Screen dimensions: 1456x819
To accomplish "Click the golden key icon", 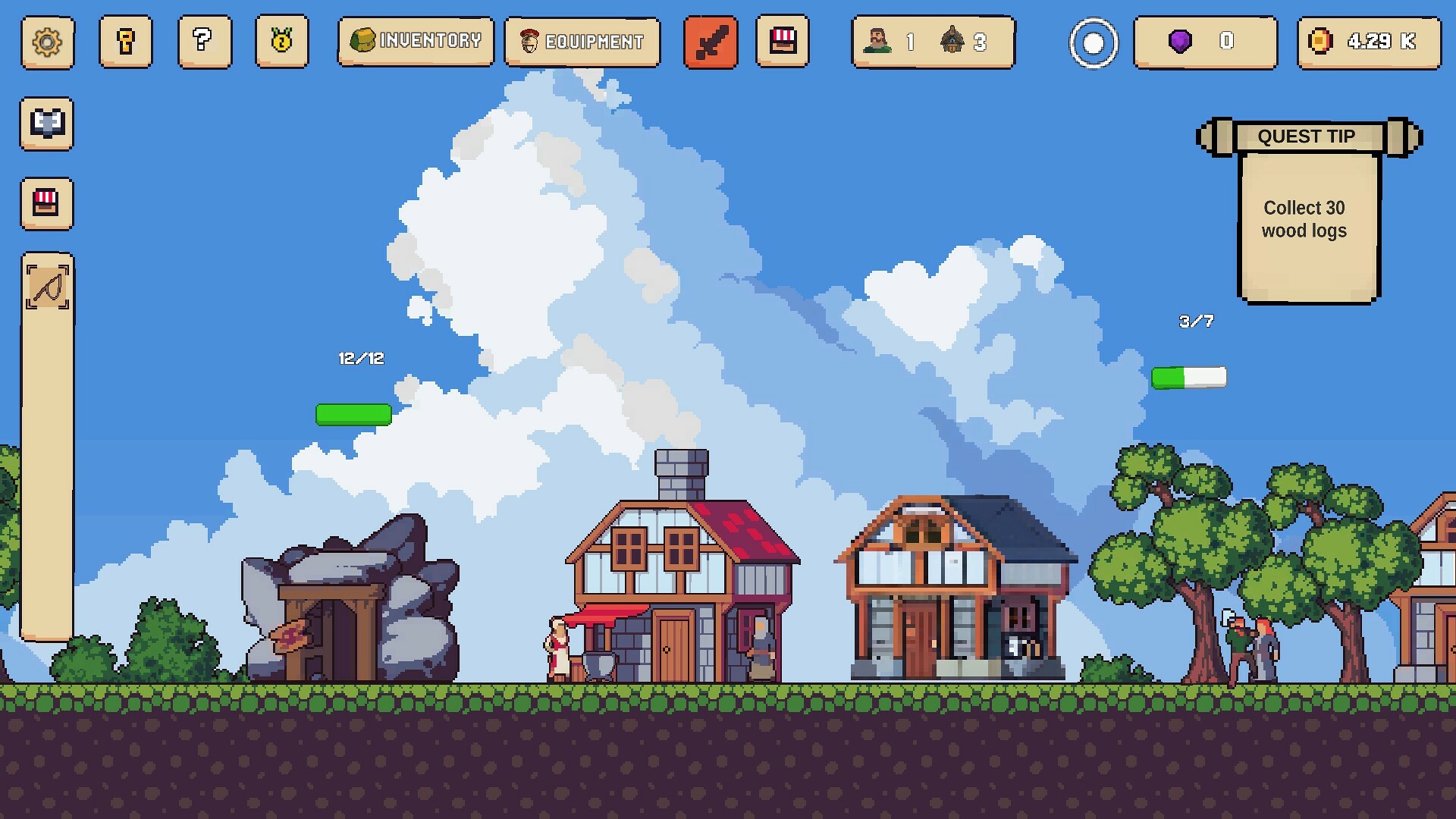I will [126, 43].
